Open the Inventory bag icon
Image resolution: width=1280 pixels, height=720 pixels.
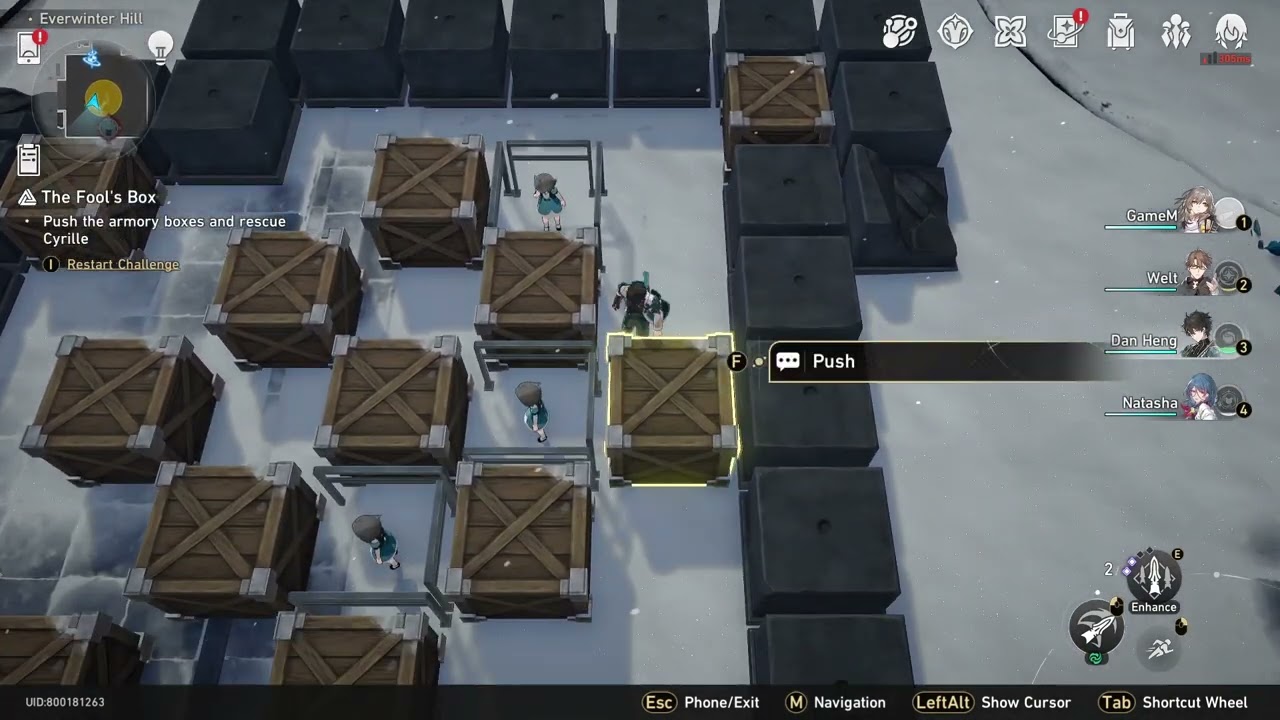1120,32
